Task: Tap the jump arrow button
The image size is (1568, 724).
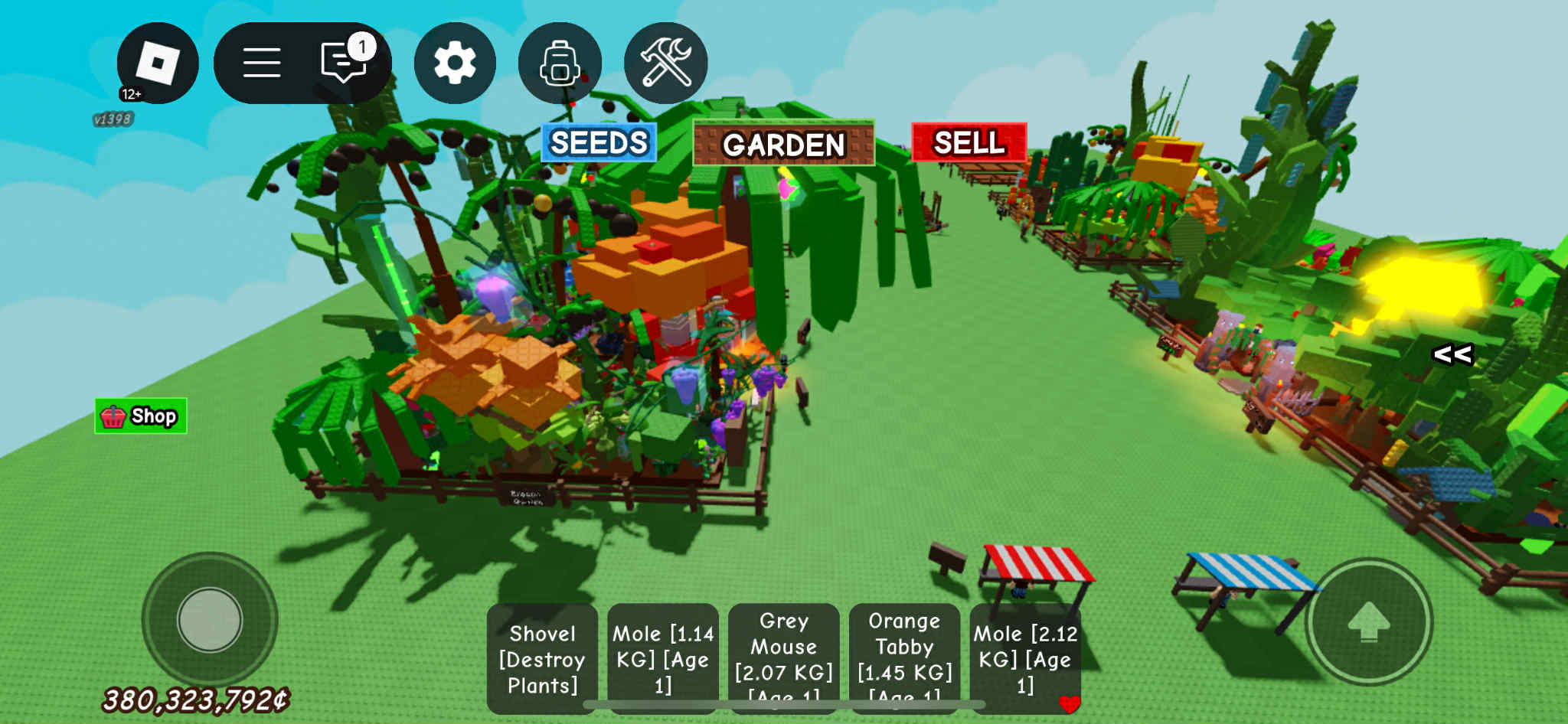Action: pos(1369,621)
